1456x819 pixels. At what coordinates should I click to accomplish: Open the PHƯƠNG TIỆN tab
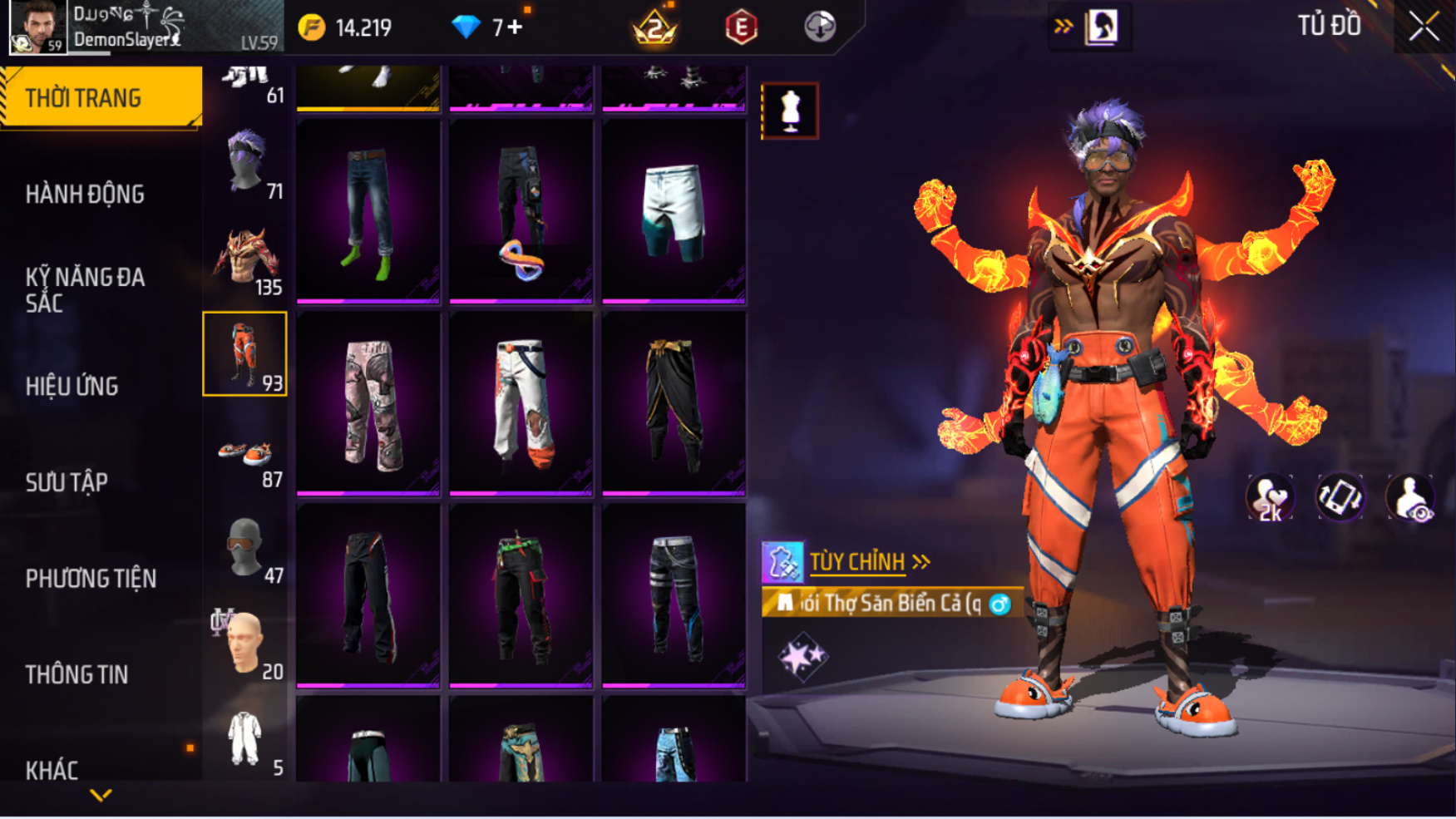[x=91, y=579]
